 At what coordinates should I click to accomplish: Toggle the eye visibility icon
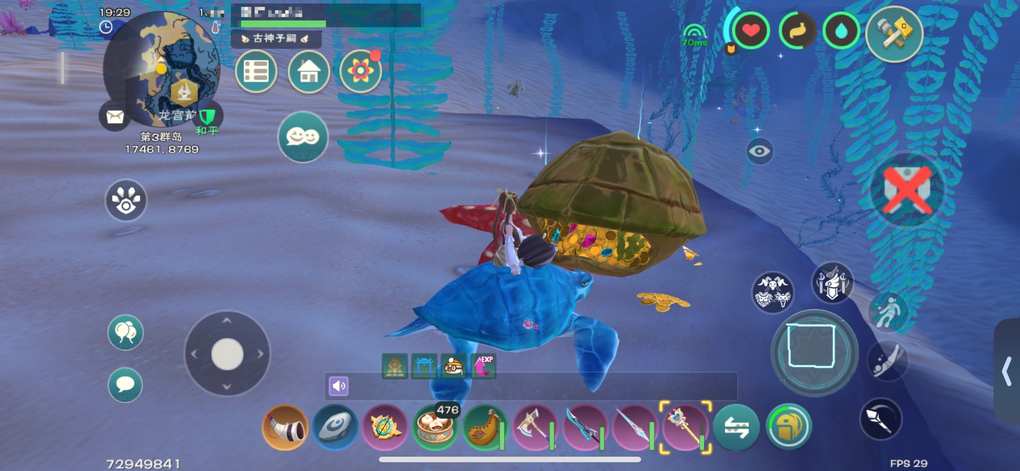click(x=759, y=152)
